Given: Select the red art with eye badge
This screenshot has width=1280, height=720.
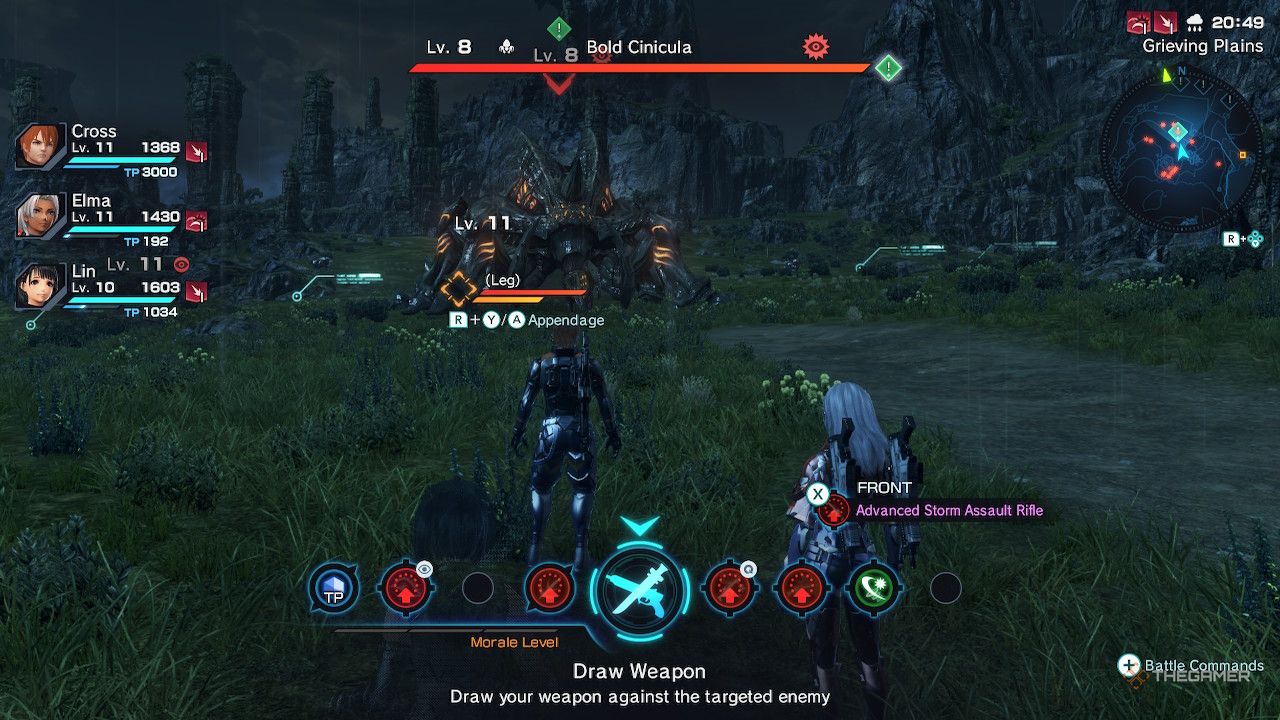Looking at the screenshot, I should click(x=405, y=589).
